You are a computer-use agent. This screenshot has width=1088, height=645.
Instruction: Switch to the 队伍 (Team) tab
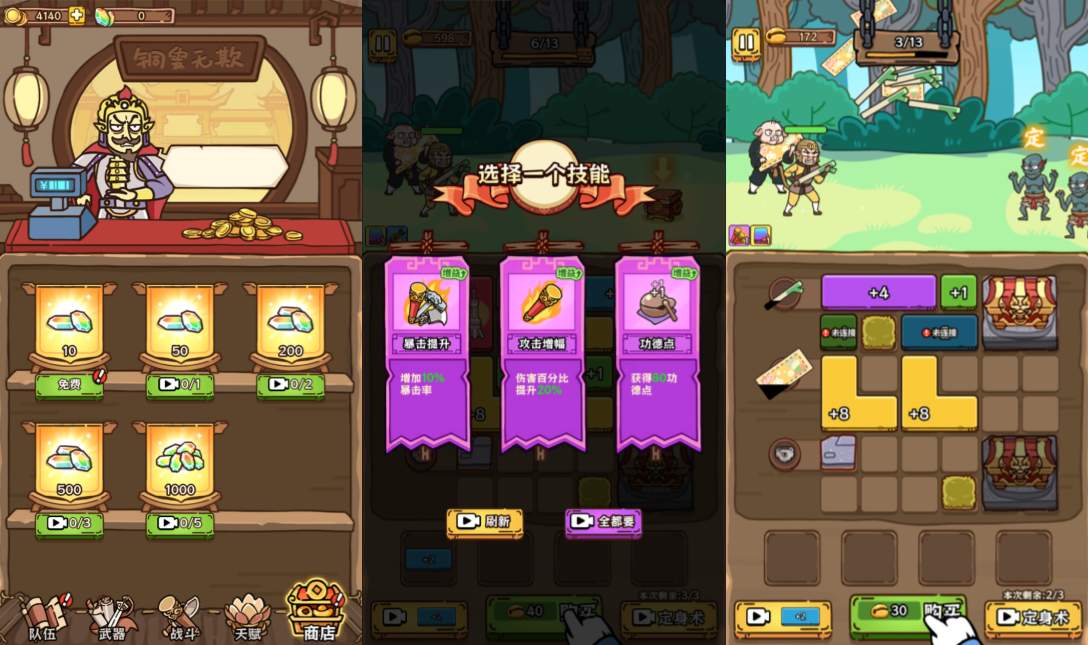43,616
